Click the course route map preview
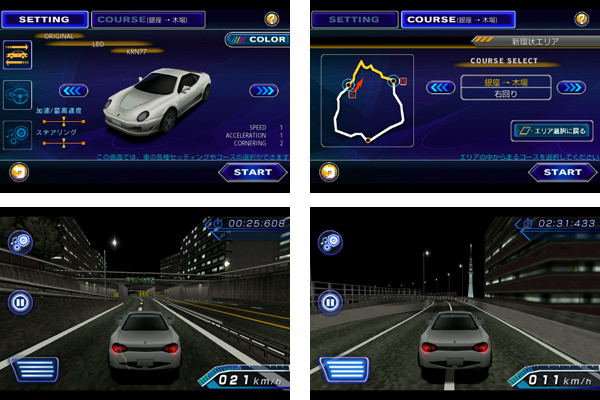Image resolution: width=600 pixels, height=400 pixels. click(x=366, y=100)
